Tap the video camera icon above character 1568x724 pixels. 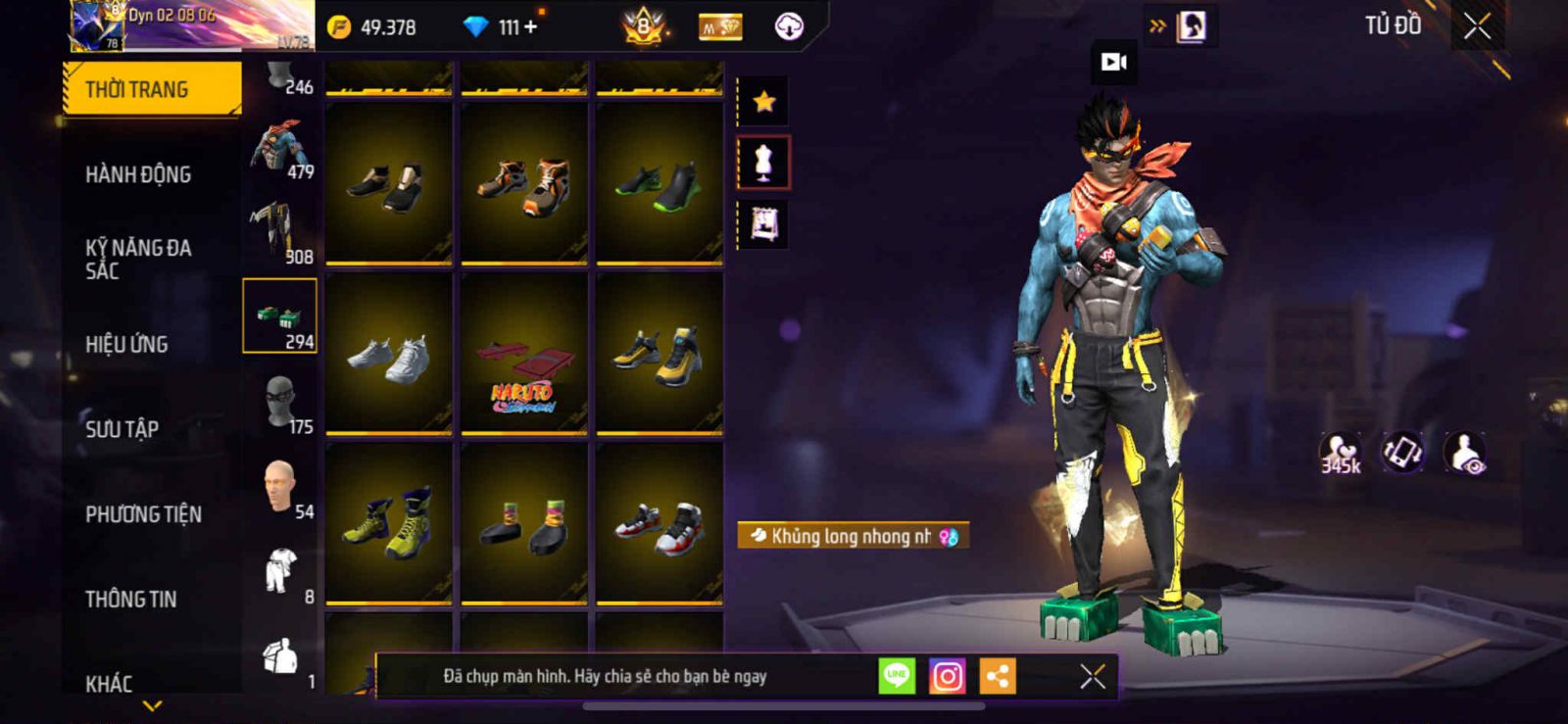(x=1114, y=63)
